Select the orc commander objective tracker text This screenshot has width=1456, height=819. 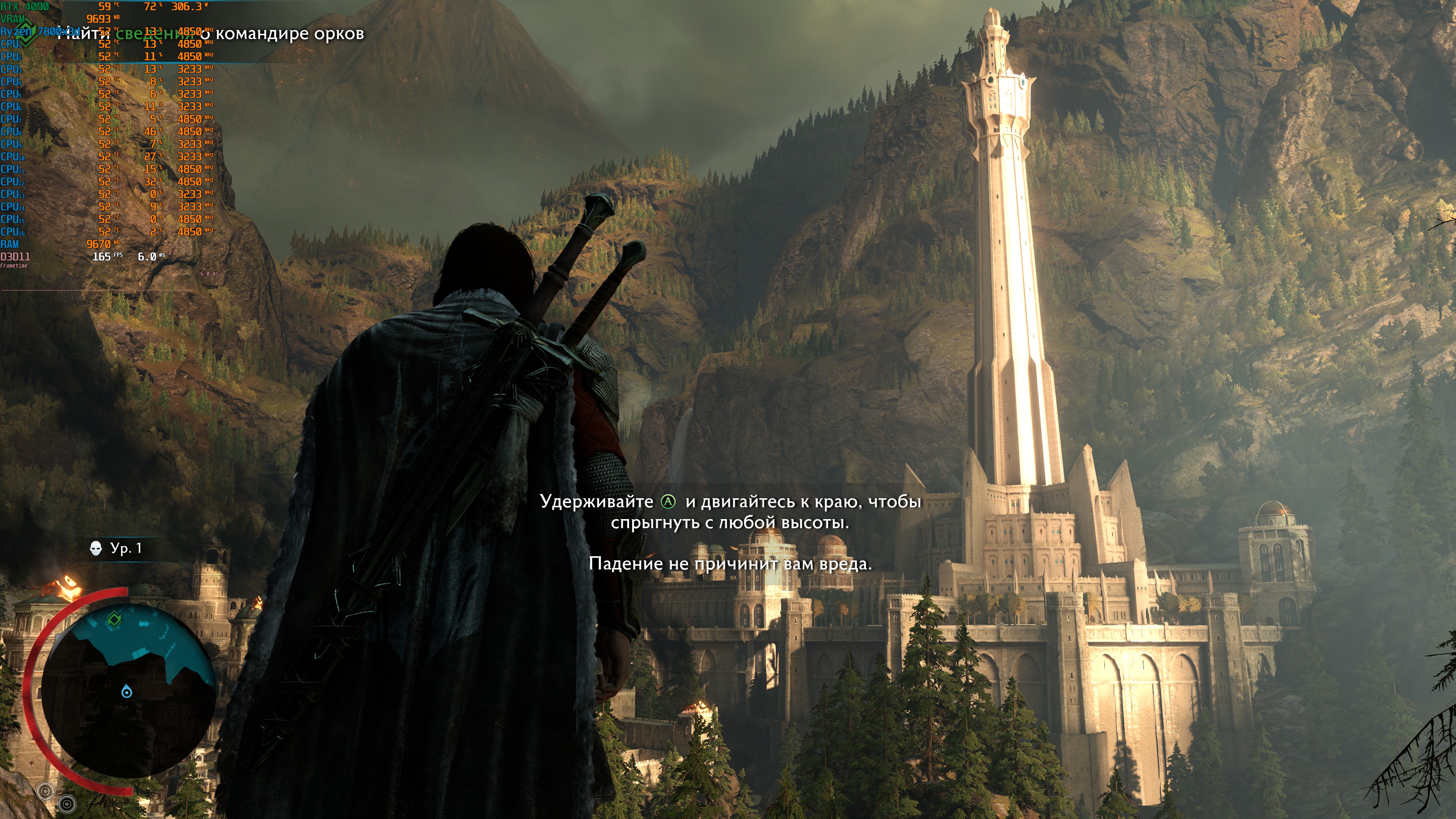(x=210, y=34)
